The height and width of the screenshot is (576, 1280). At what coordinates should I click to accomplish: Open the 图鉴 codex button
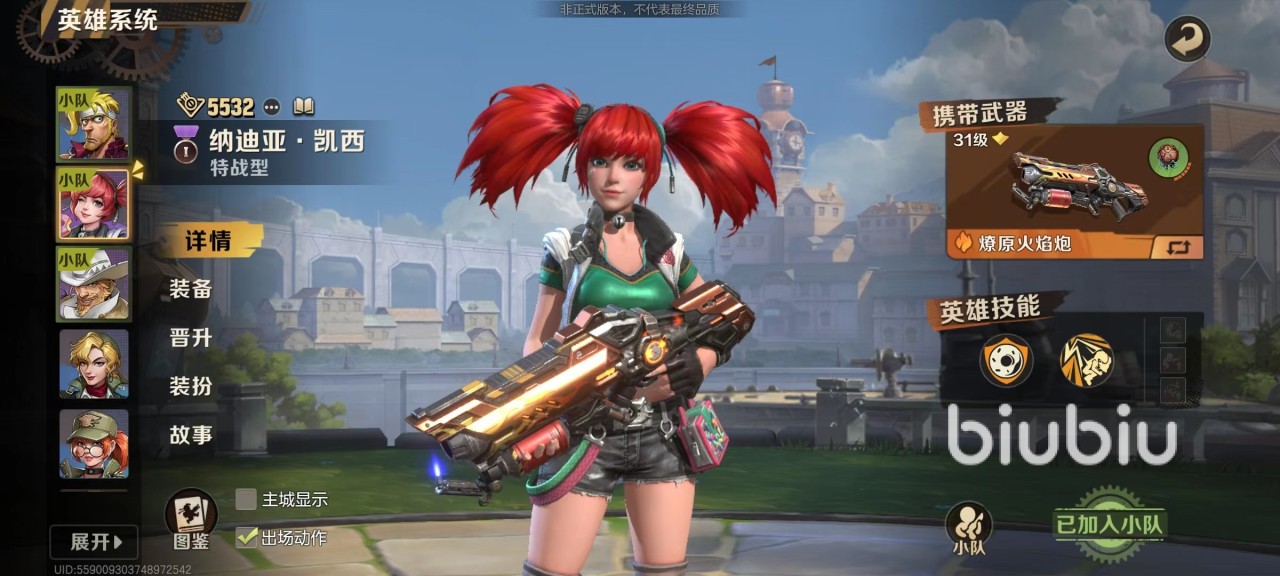[190, 518]
